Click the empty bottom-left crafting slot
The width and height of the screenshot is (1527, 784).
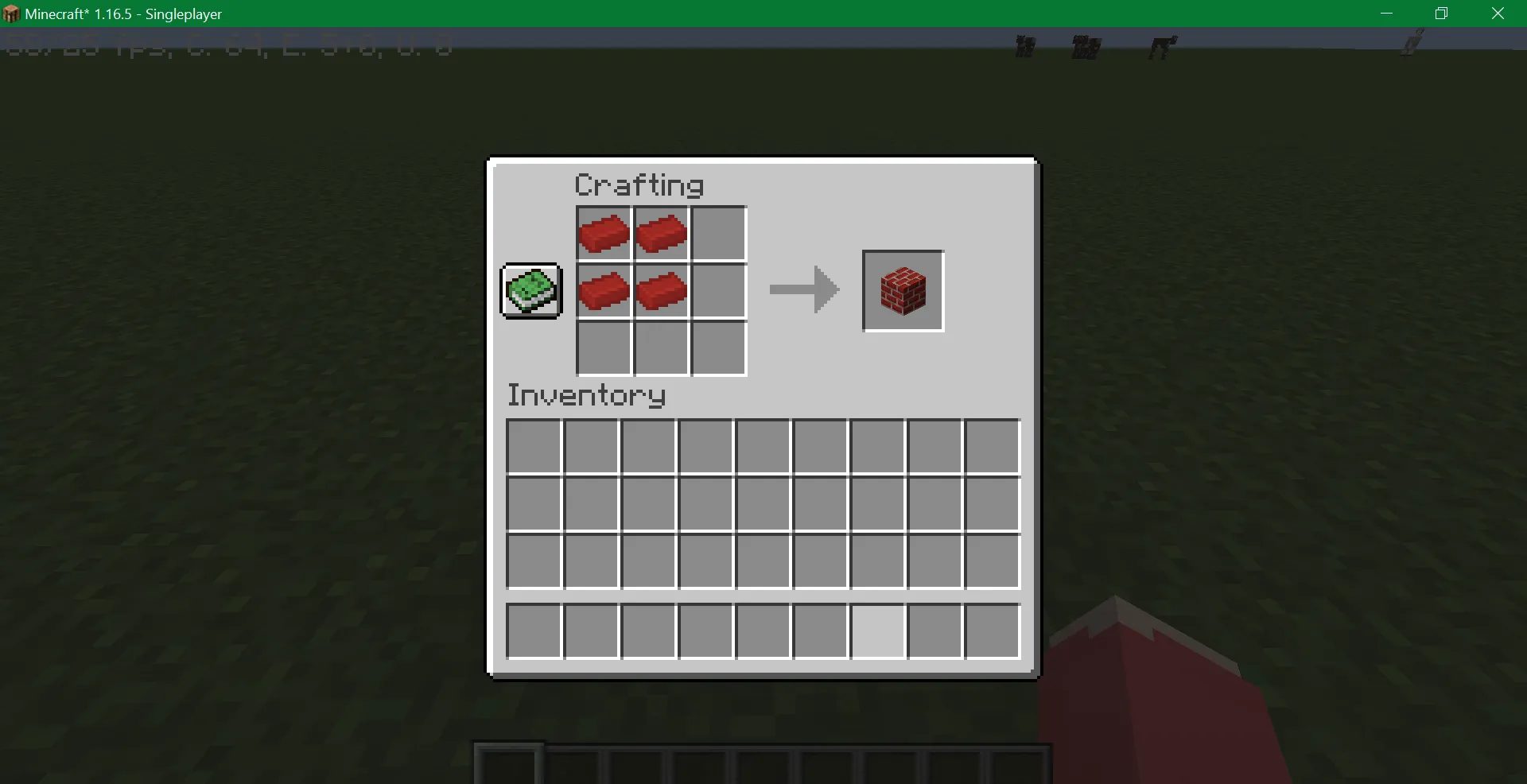[x=604, y=348]
